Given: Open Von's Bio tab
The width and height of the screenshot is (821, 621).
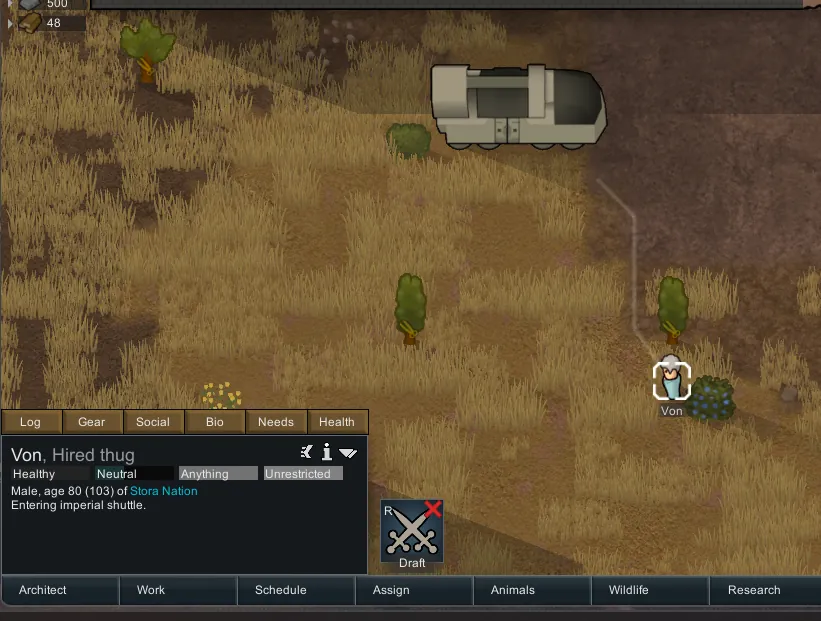Looking at the screenshot, I should [x=215, y=422].
